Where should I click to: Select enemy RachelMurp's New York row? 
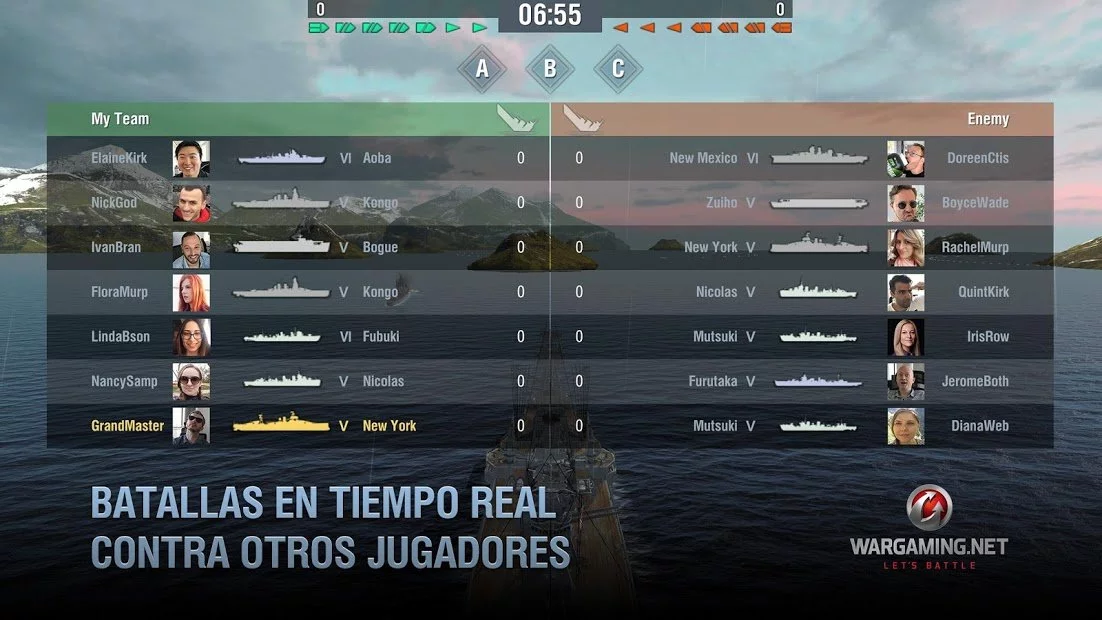pos(802,247)
